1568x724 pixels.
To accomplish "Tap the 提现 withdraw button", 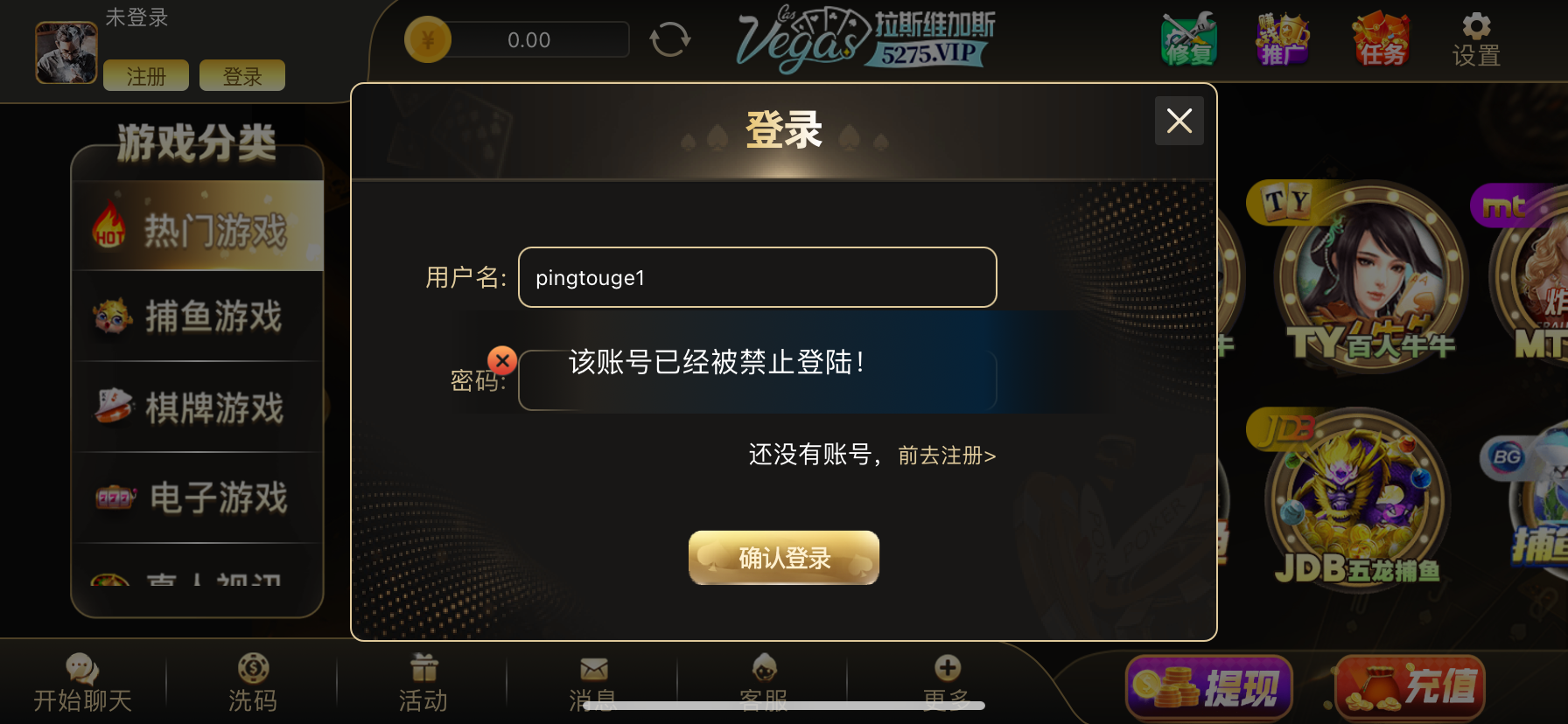I will 1212,686.
